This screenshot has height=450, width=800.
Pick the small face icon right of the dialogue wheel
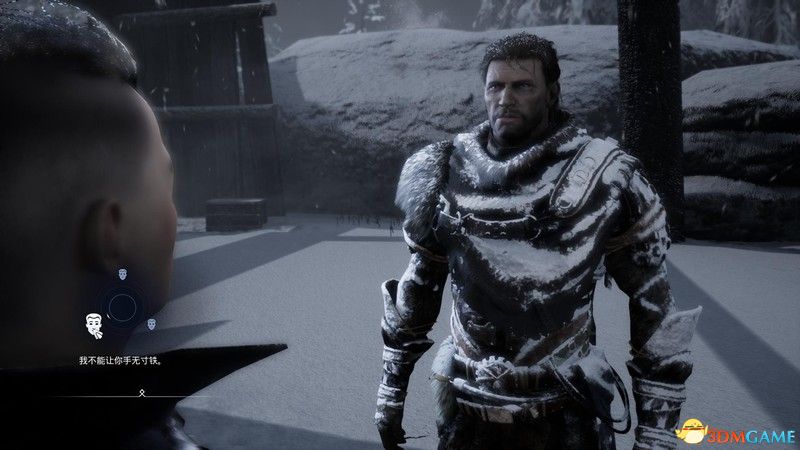coord(152,323)
